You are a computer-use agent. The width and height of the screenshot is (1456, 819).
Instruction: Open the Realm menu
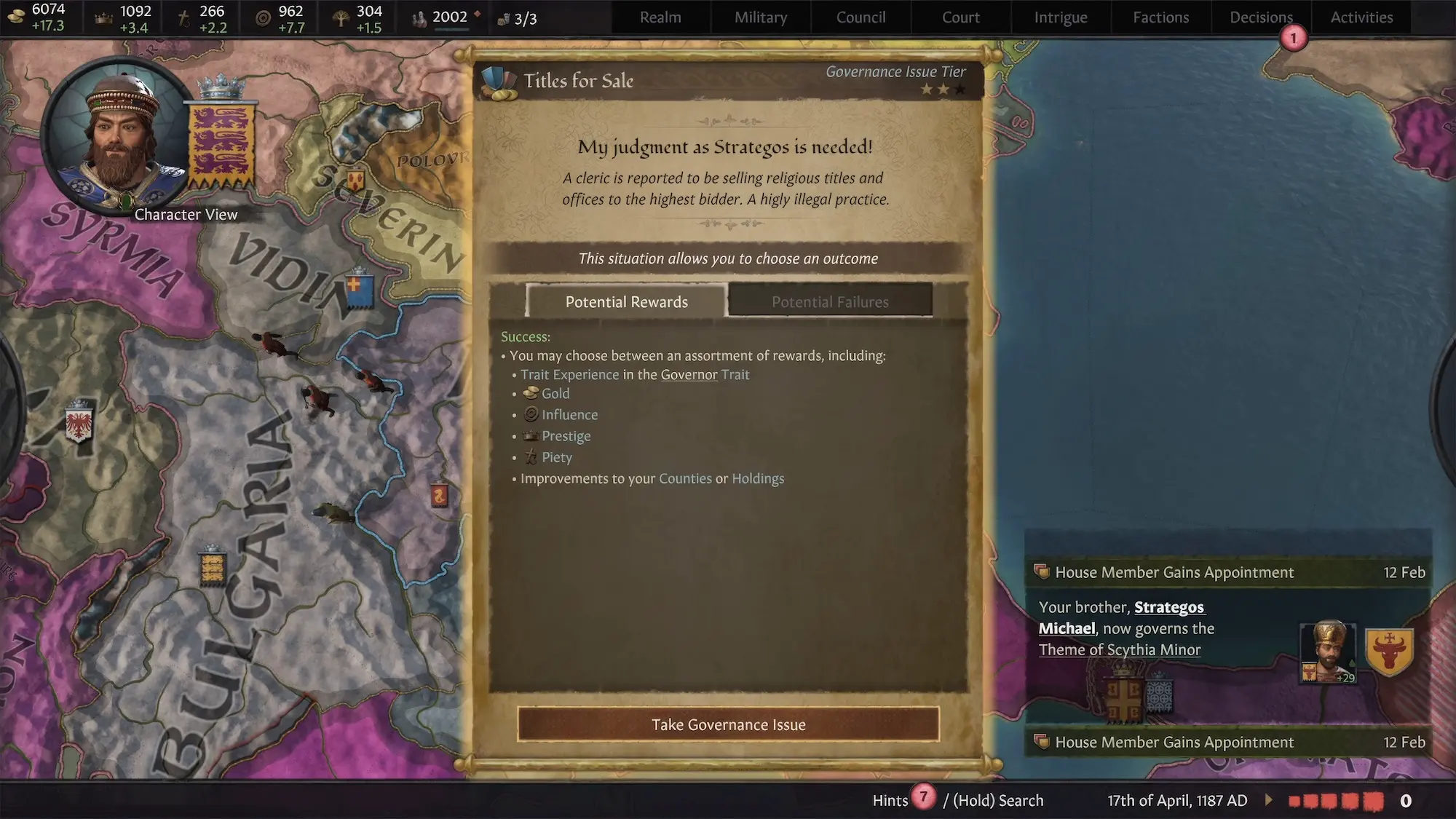[x=660, y=17]
